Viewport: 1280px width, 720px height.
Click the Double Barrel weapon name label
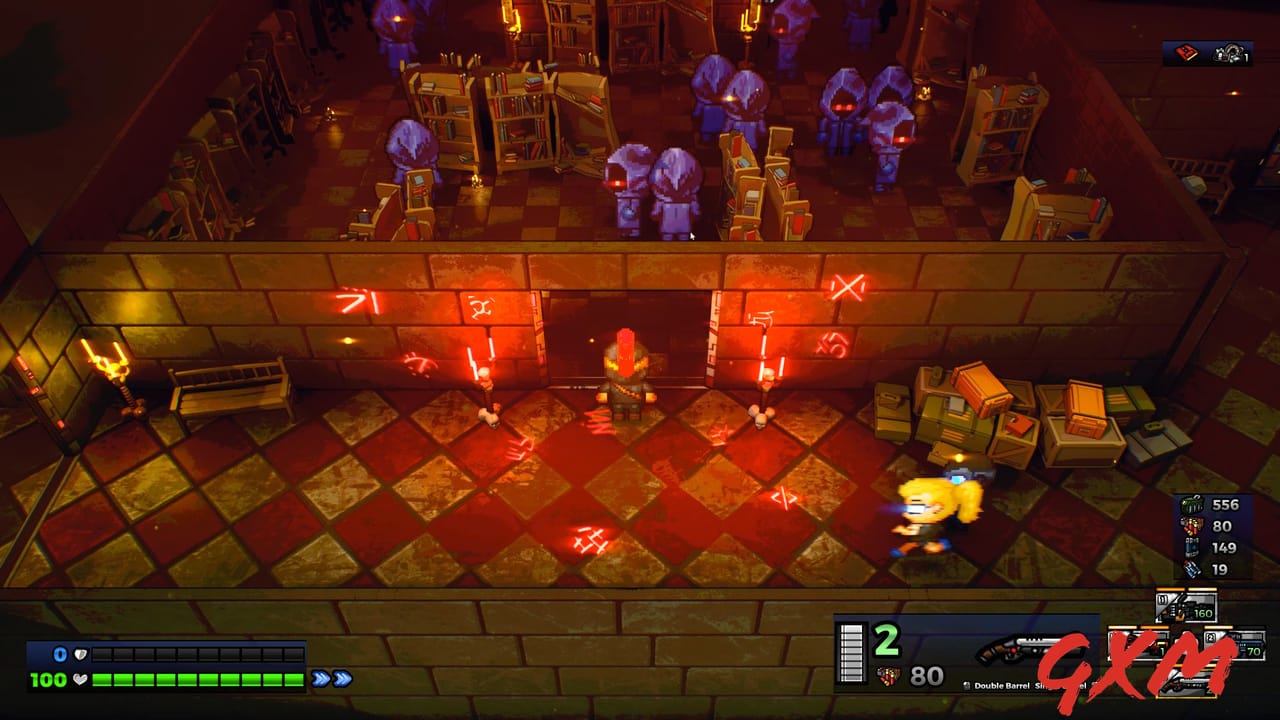point(1001,687)
